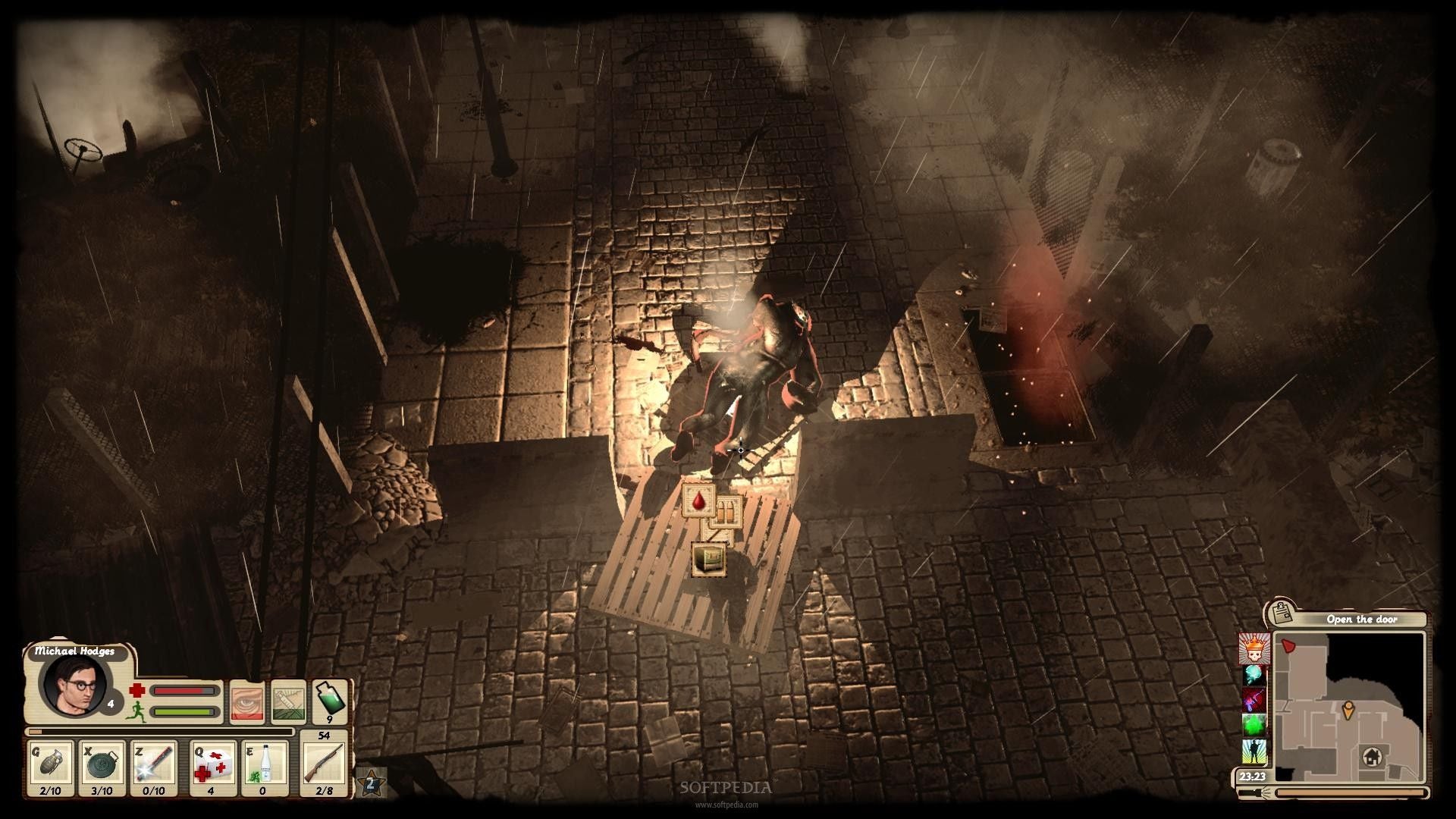Pick up the green crate loot icon
Screen dimensions: 1456x819
tap(709, 559)
